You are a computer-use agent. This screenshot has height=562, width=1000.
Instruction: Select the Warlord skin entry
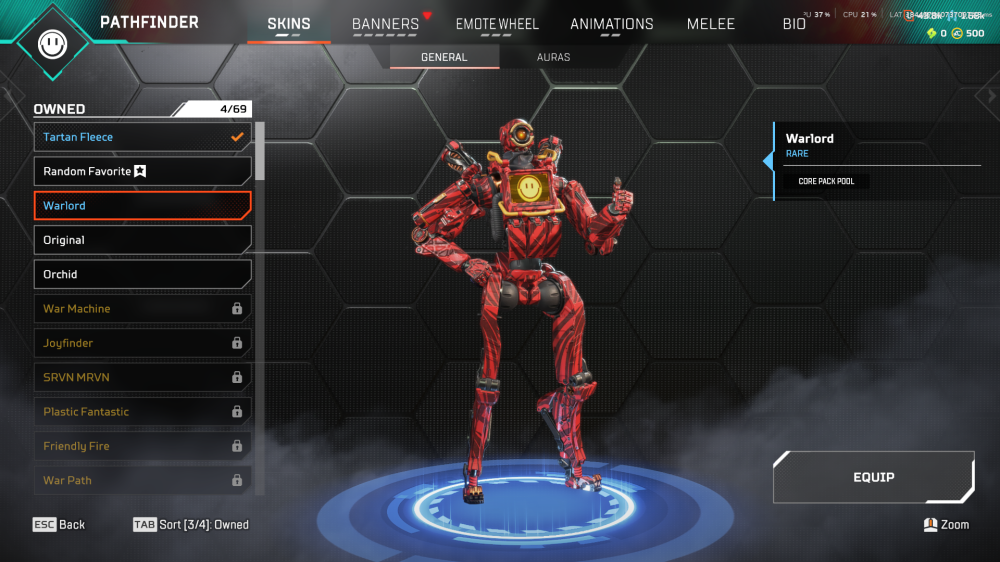click(142, 206)
